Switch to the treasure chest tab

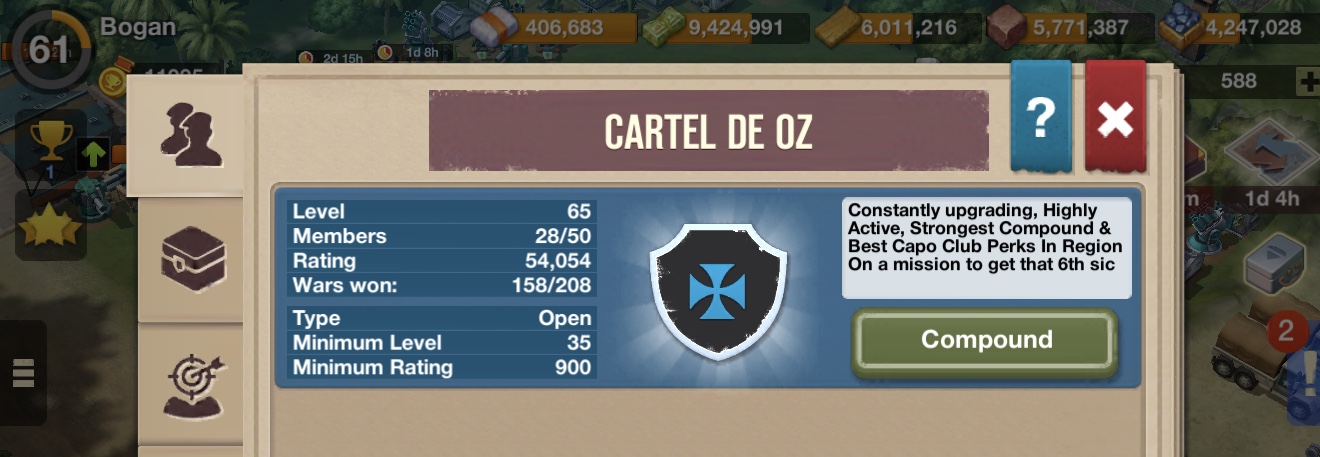pos(193,260)
